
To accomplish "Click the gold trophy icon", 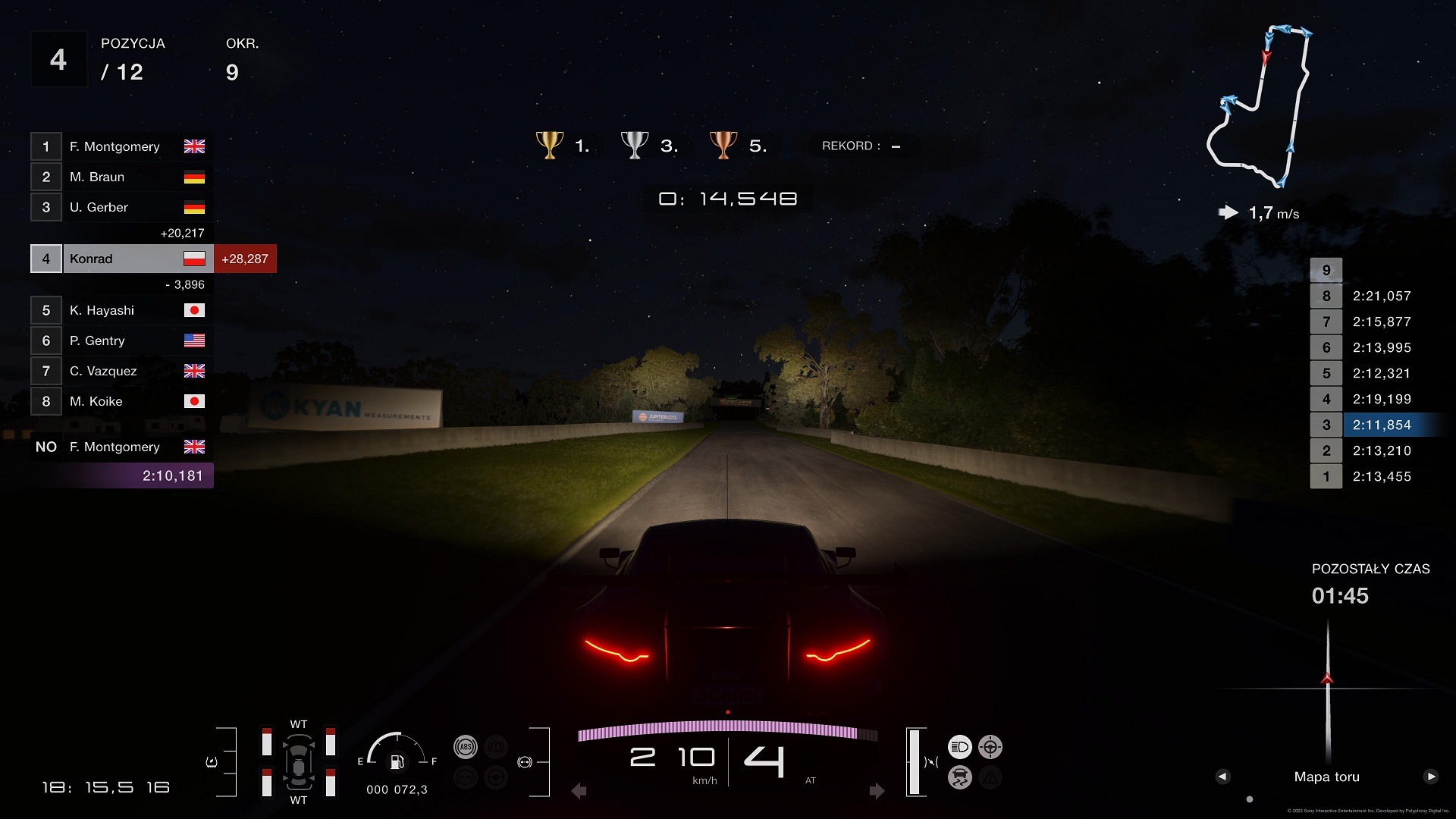I will click(550, 144).
